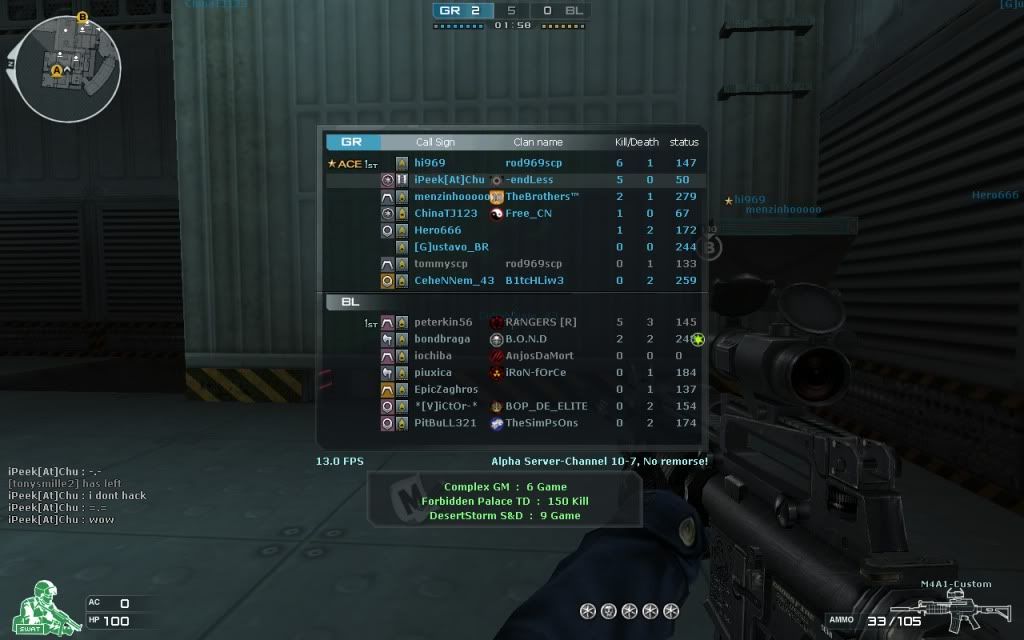1024x640 pixels.
Task: Click the green SWAT soldier icon
Action: (x=40, y=605)
